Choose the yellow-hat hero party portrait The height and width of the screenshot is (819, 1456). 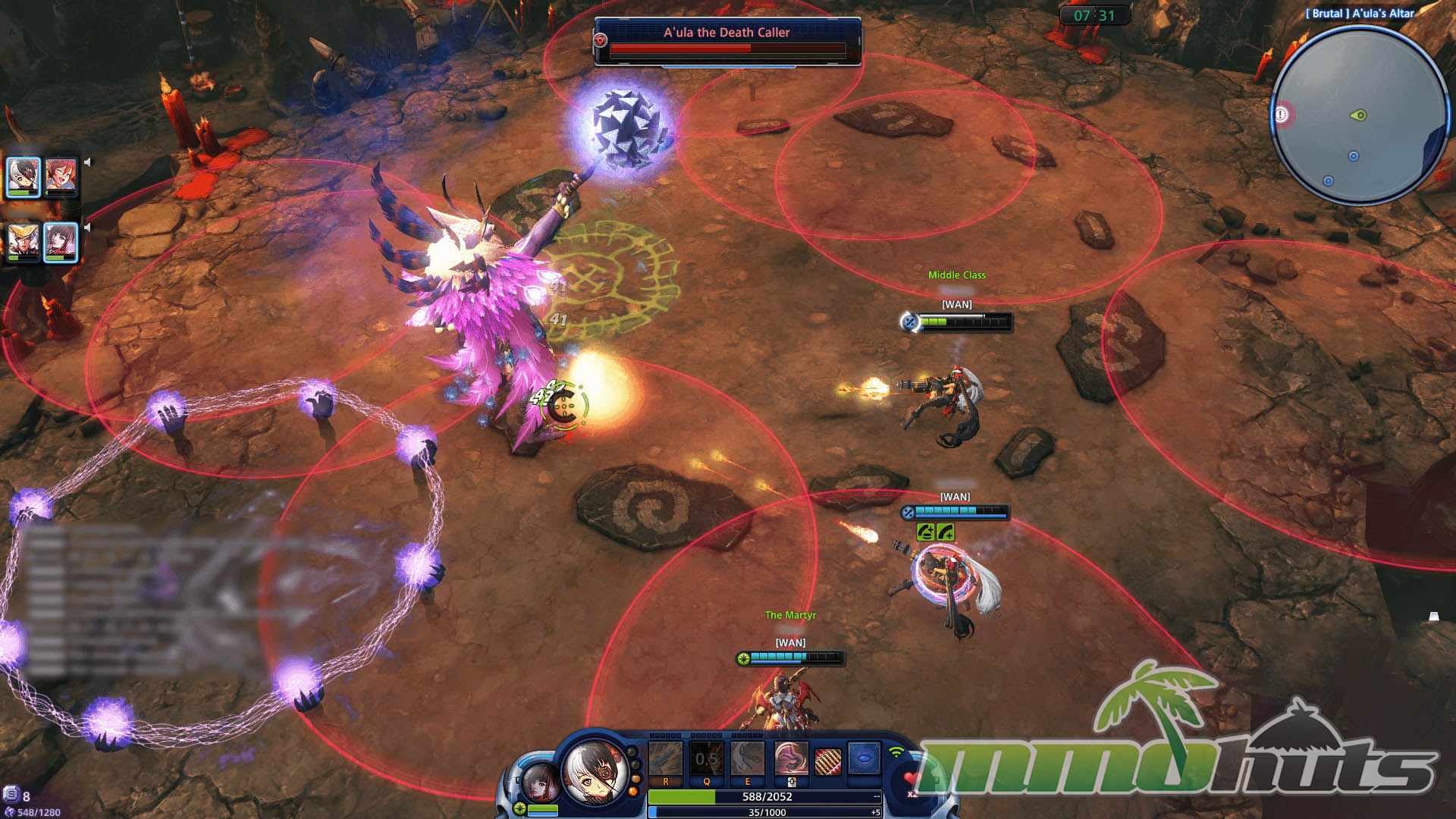pos(23,241)
